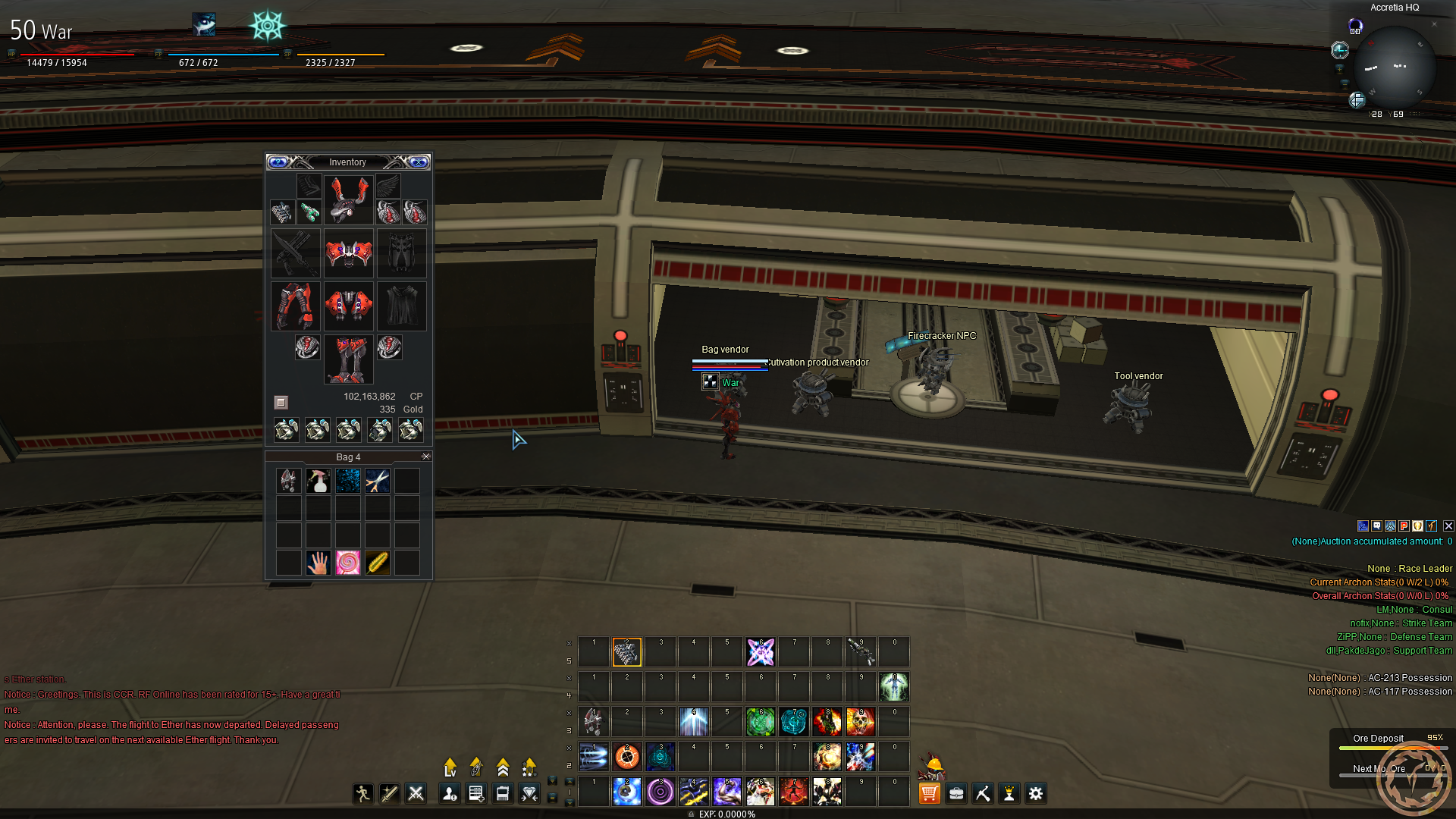
Task: Select the equipped red horned helmet slot
Action: tap(348, 199)
